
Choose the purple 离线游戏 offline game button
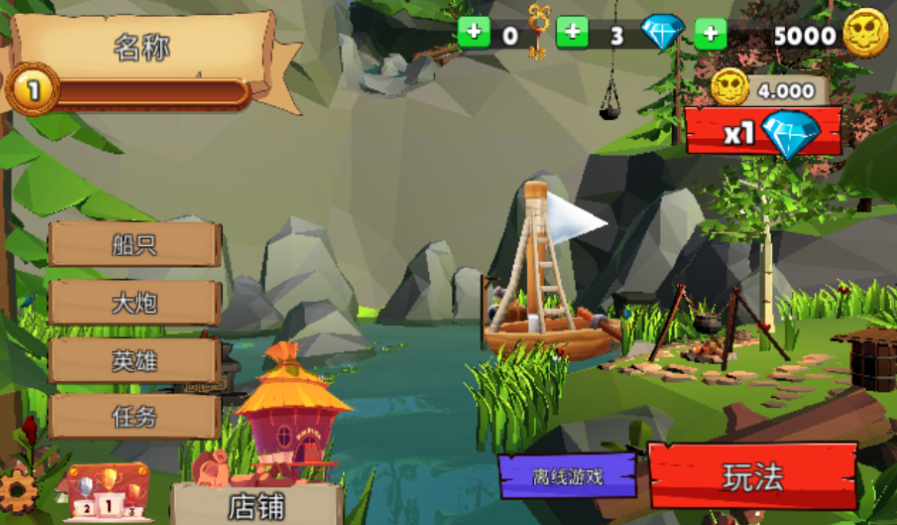tap(567, 477)
